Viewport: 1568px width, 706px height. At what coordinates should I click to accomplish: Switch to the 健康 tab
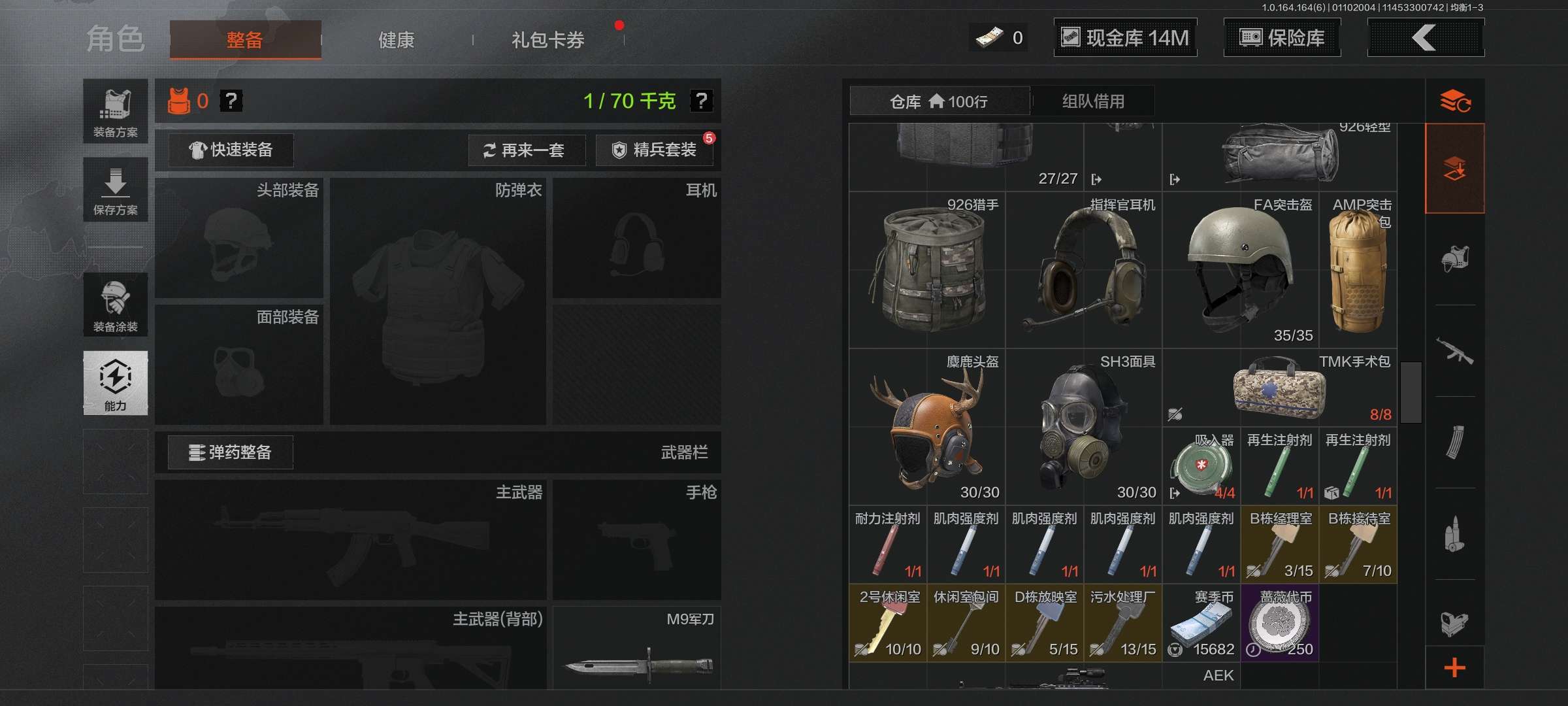point(396,39)
